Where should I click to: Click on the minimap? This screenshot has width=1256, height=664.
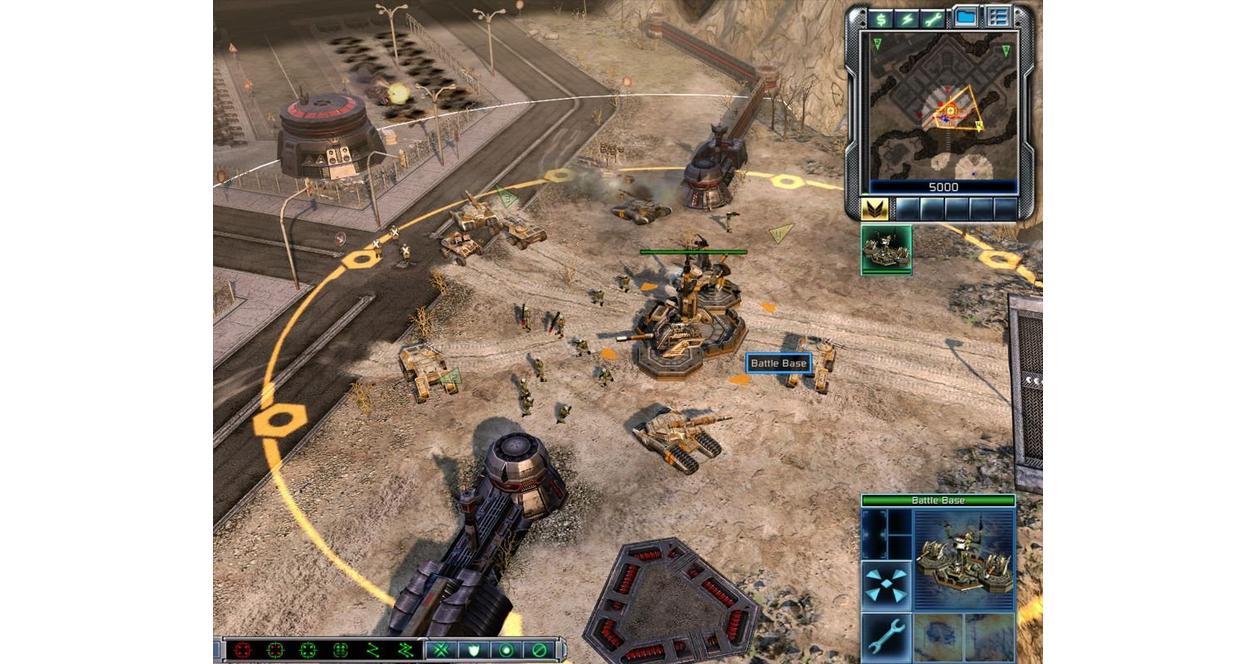pos(943,109)
